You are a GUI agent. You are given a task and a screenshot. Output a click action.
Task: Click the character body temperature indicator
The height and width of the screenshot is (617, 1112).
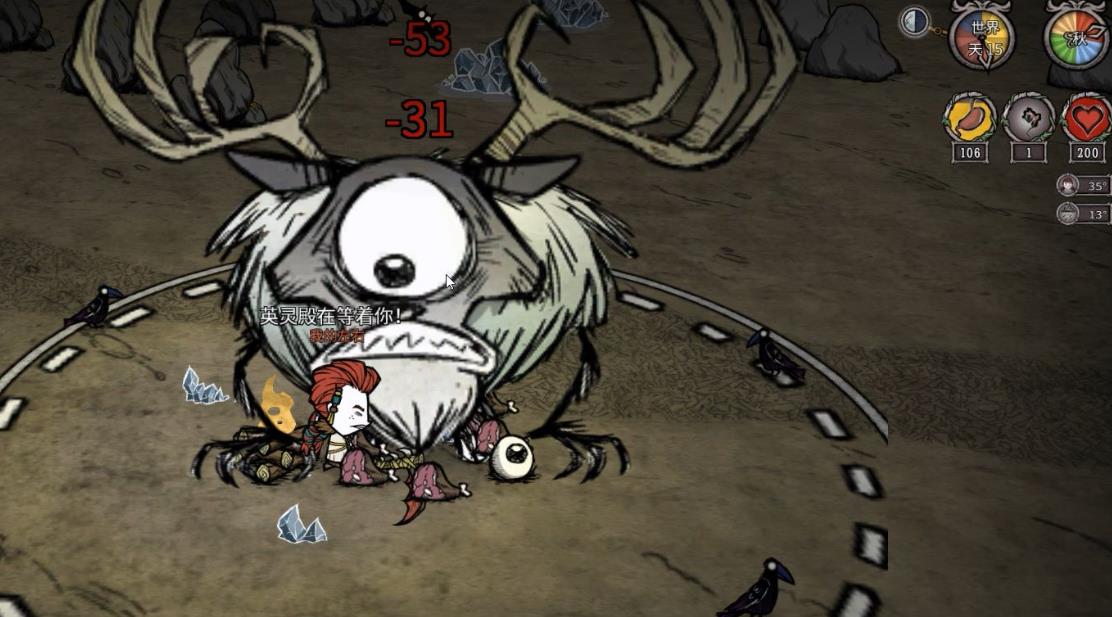pyautogui.click(x=1082, y=185)
